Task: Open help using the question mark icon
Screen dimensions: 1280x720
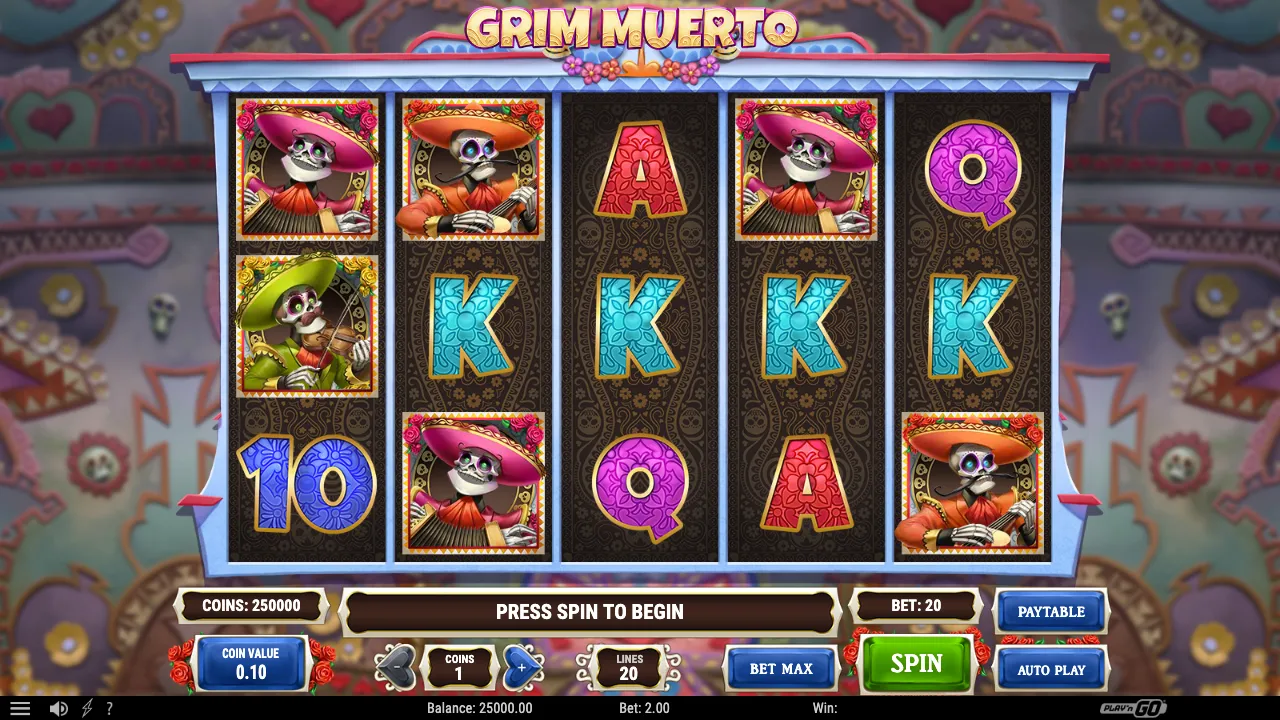Action: click(110, 708)
